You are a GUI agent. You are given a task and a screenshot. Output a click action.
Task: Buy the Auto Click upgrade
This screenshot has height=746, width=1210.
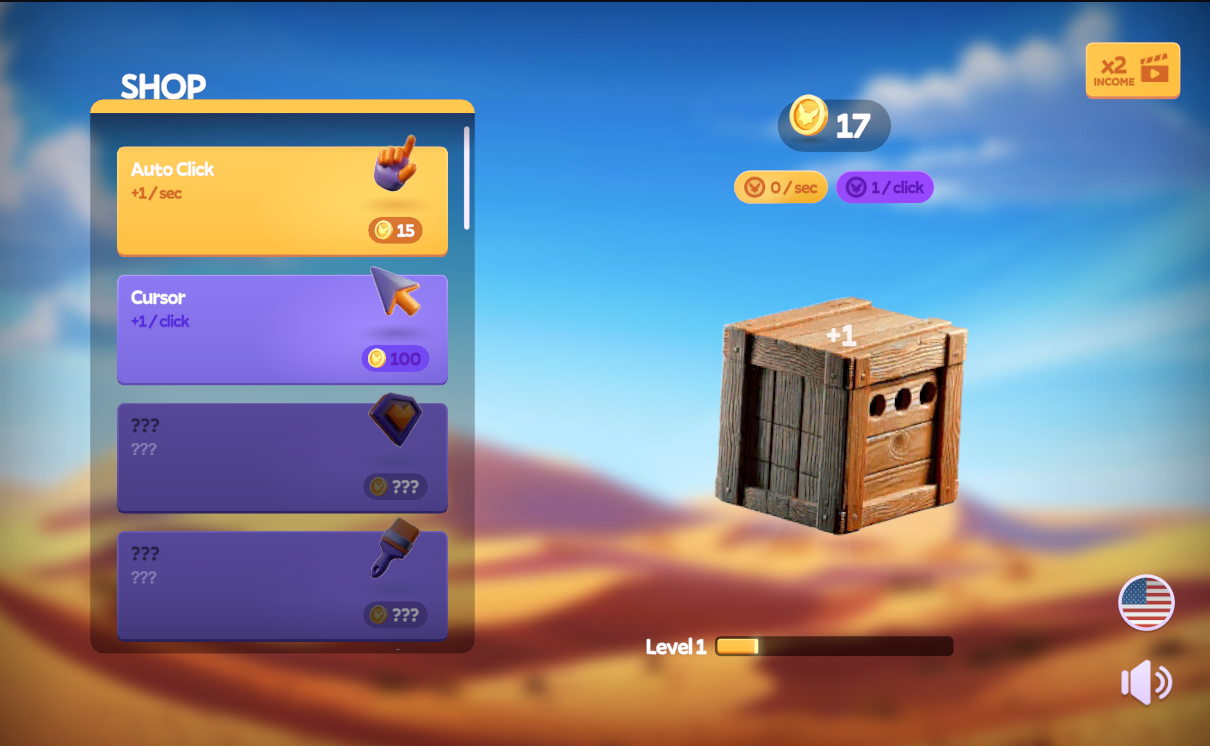pos(282,200)
